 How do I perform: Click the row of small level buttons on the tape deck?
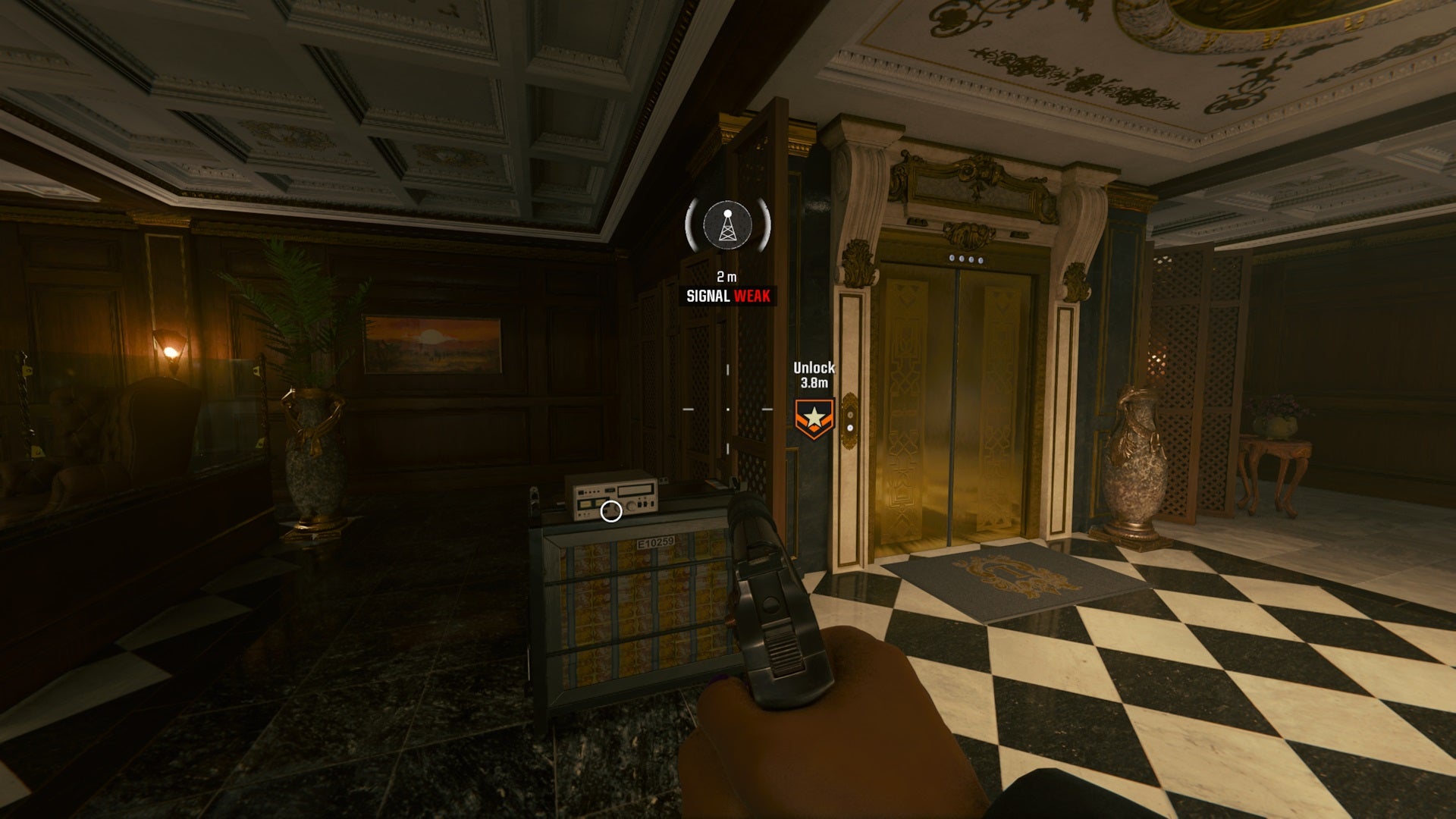(x=591, y=491)
